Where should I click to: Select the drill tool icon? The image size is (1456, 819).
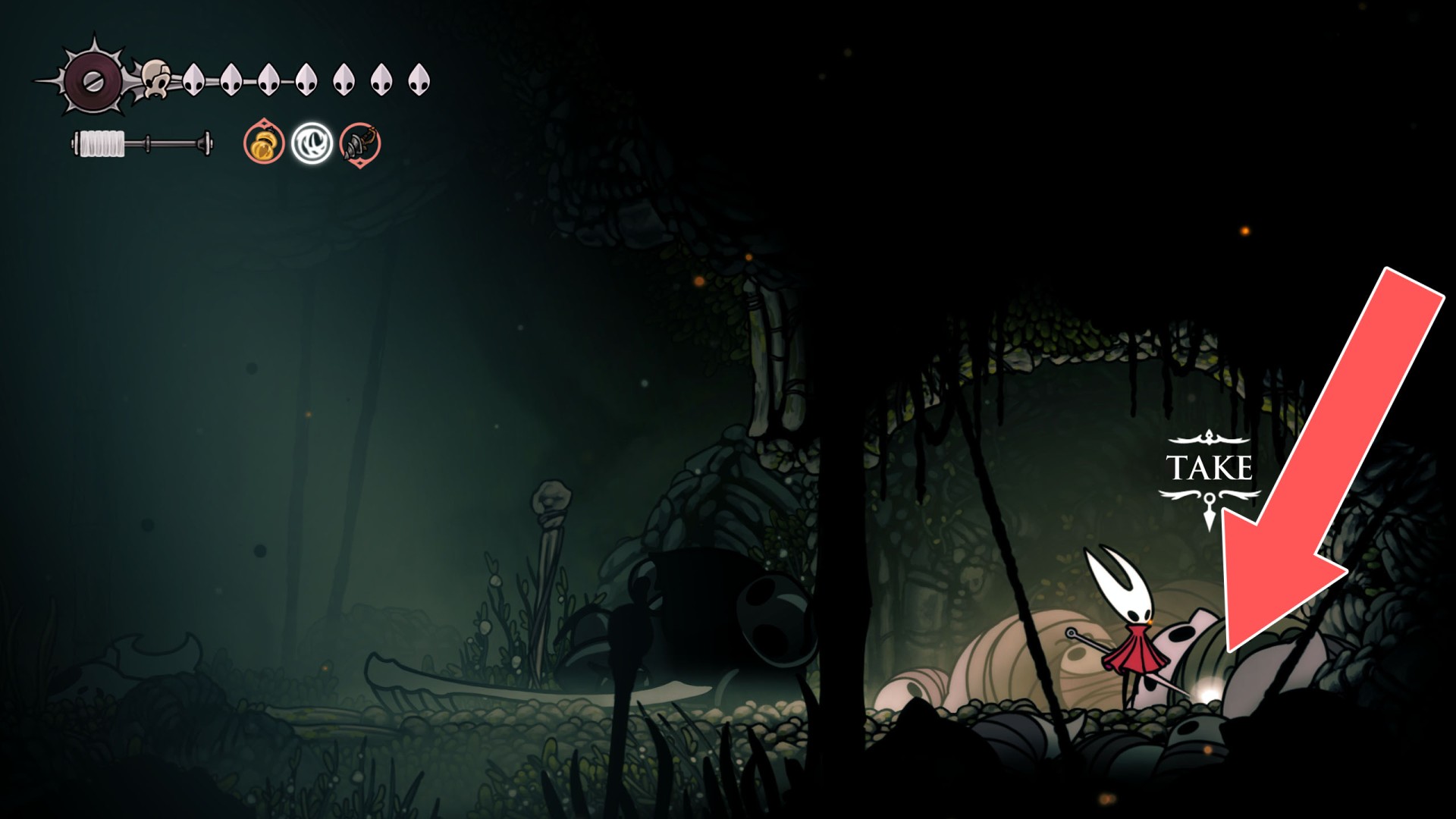point(360,143)
